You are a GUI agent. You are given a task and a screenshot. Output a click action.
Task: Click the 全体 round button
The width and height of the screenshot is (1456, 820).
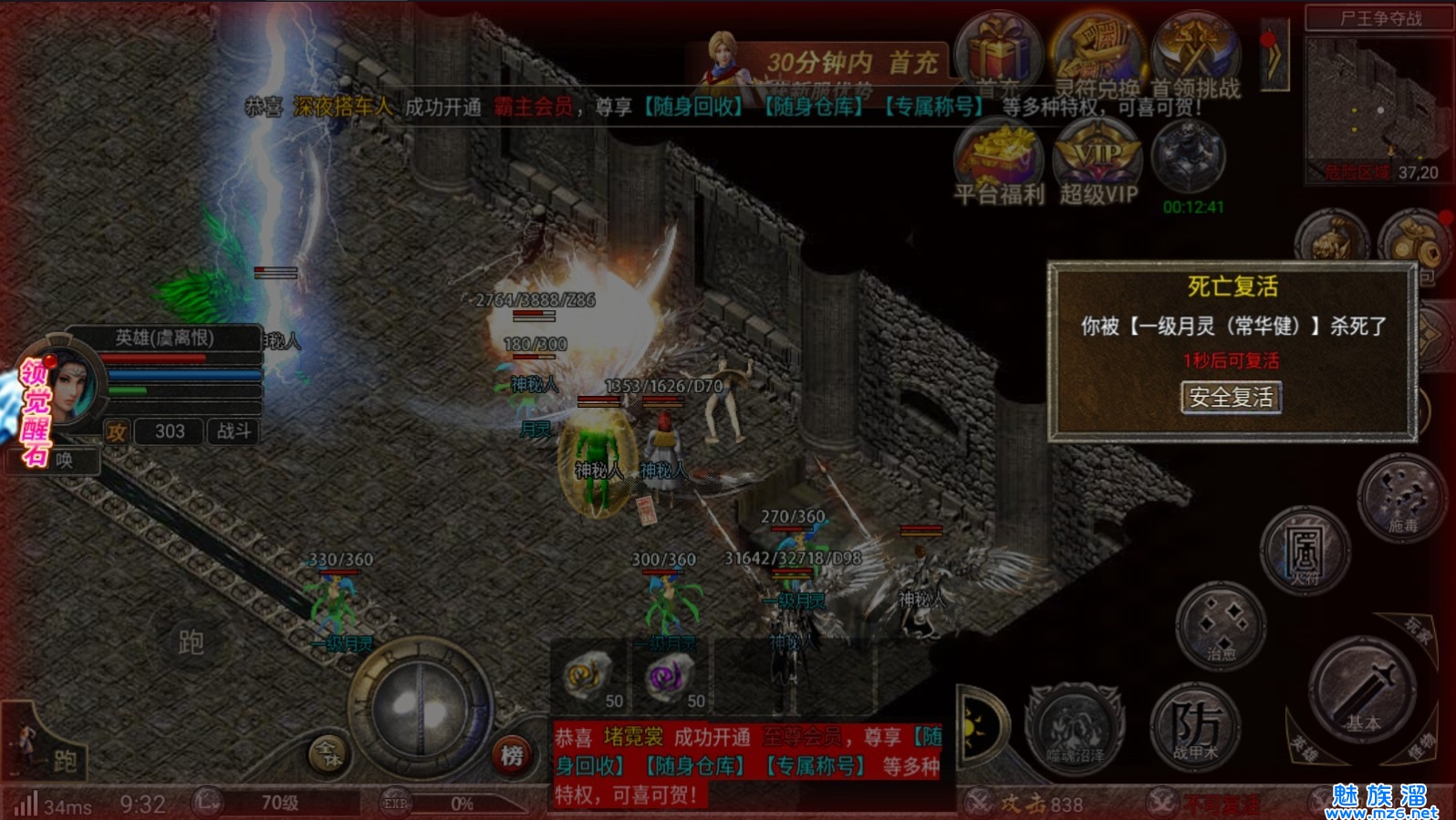[328, 753]
